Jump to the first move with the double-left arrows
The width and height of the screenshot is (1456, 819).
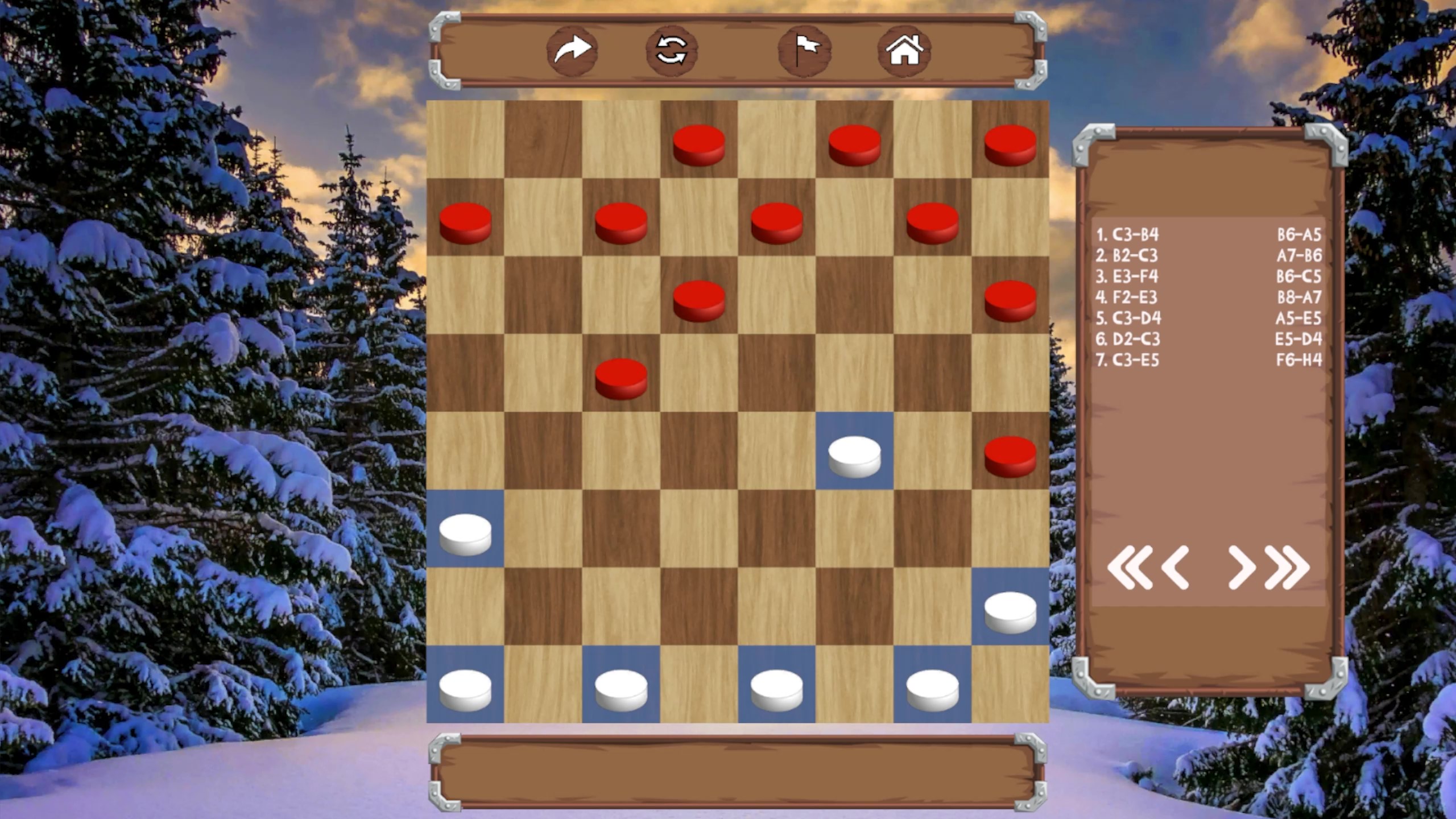pyautogui.click(x=1132, y=569)
